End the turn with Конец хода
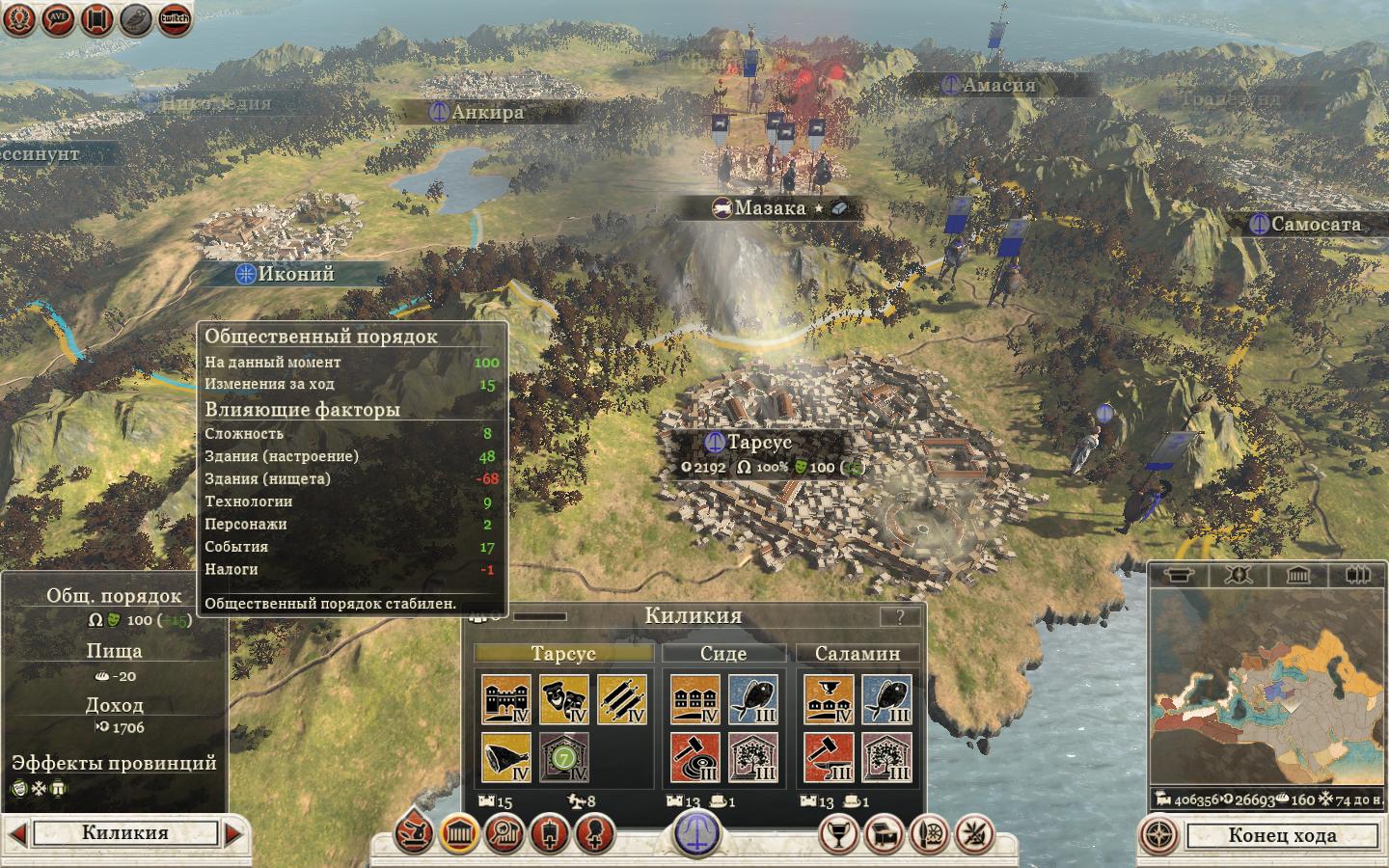The width and height of the screenshot is (1389, 868). click(x=1281, y=835)
